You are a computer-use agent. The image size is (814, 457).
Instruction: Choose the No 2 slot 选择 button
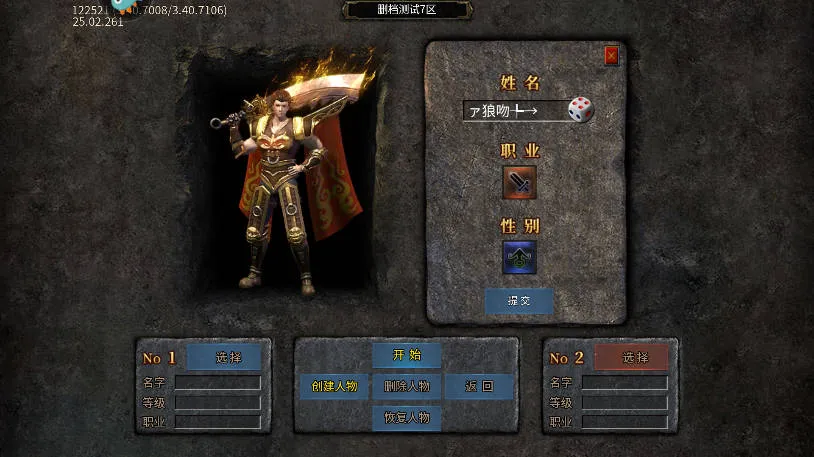[631, 357]
